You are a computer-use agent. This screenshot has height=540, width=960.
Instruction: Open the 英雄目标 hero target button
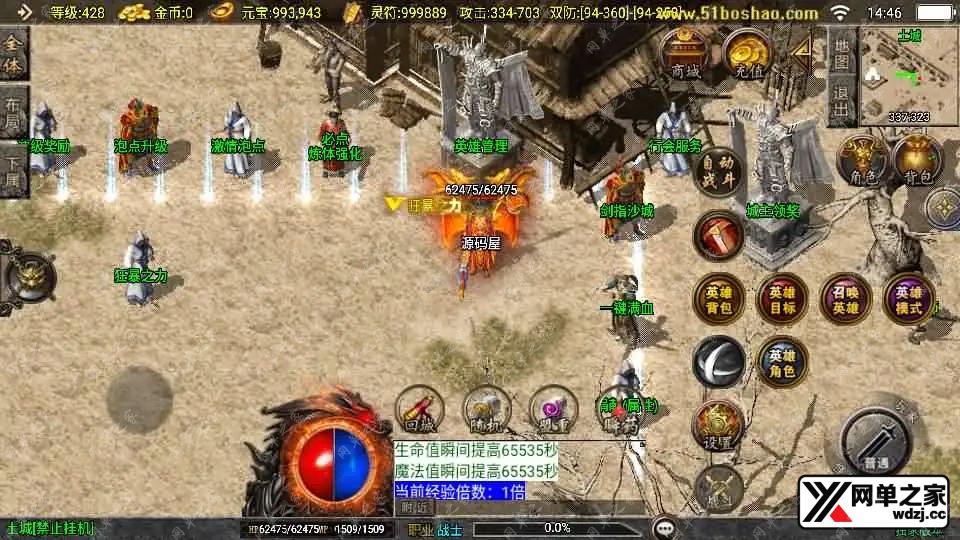pos(781,299)
